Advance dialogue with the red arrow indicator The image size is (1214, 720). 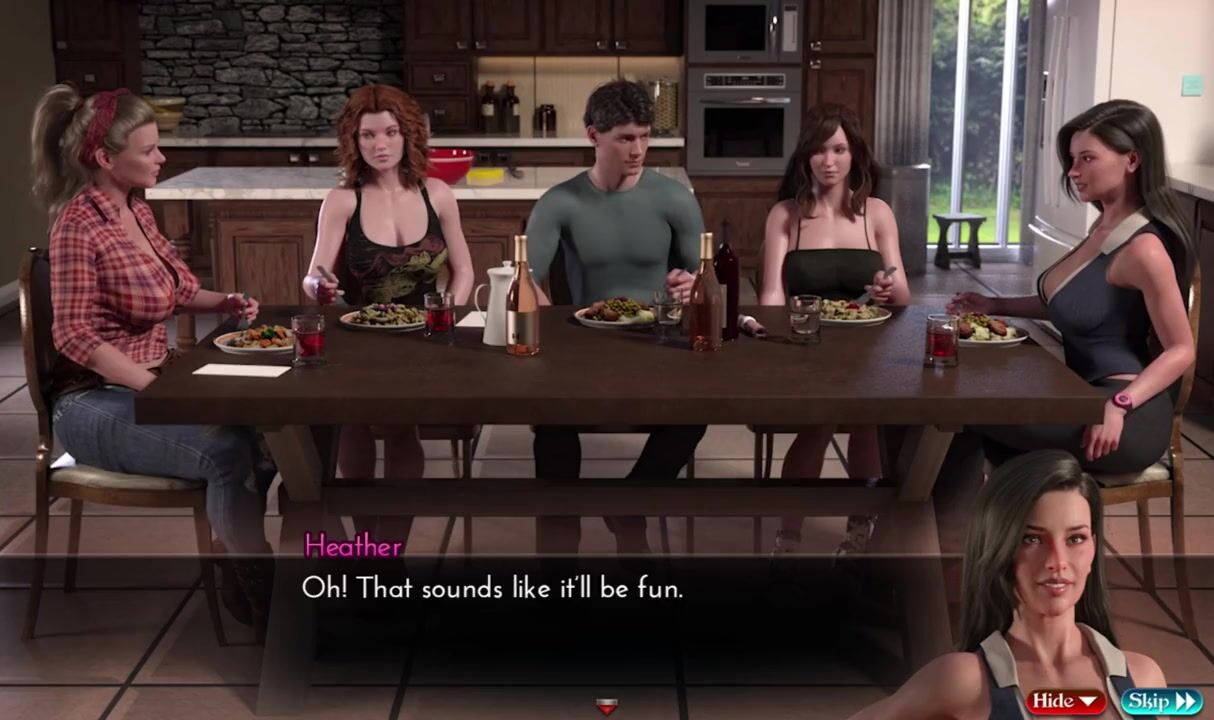click(606, 707)
